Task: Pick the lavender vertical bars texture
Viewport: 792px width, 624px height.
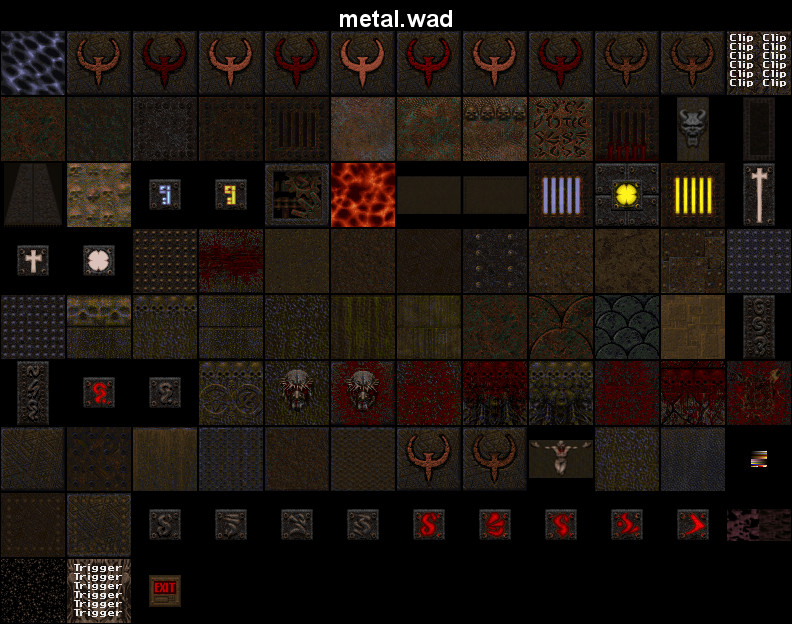Action: click(561, 194)
